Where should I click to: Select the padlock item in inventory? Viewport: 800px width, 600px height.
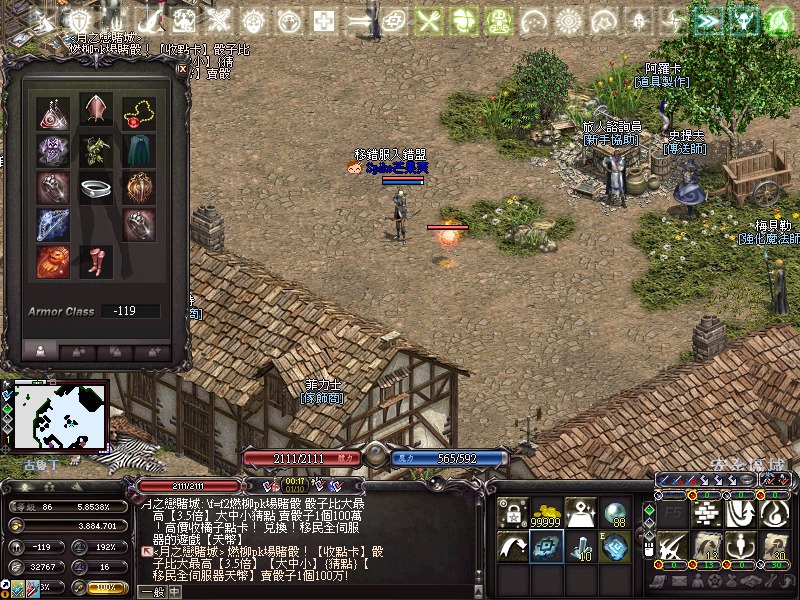(x=512, y=514)
